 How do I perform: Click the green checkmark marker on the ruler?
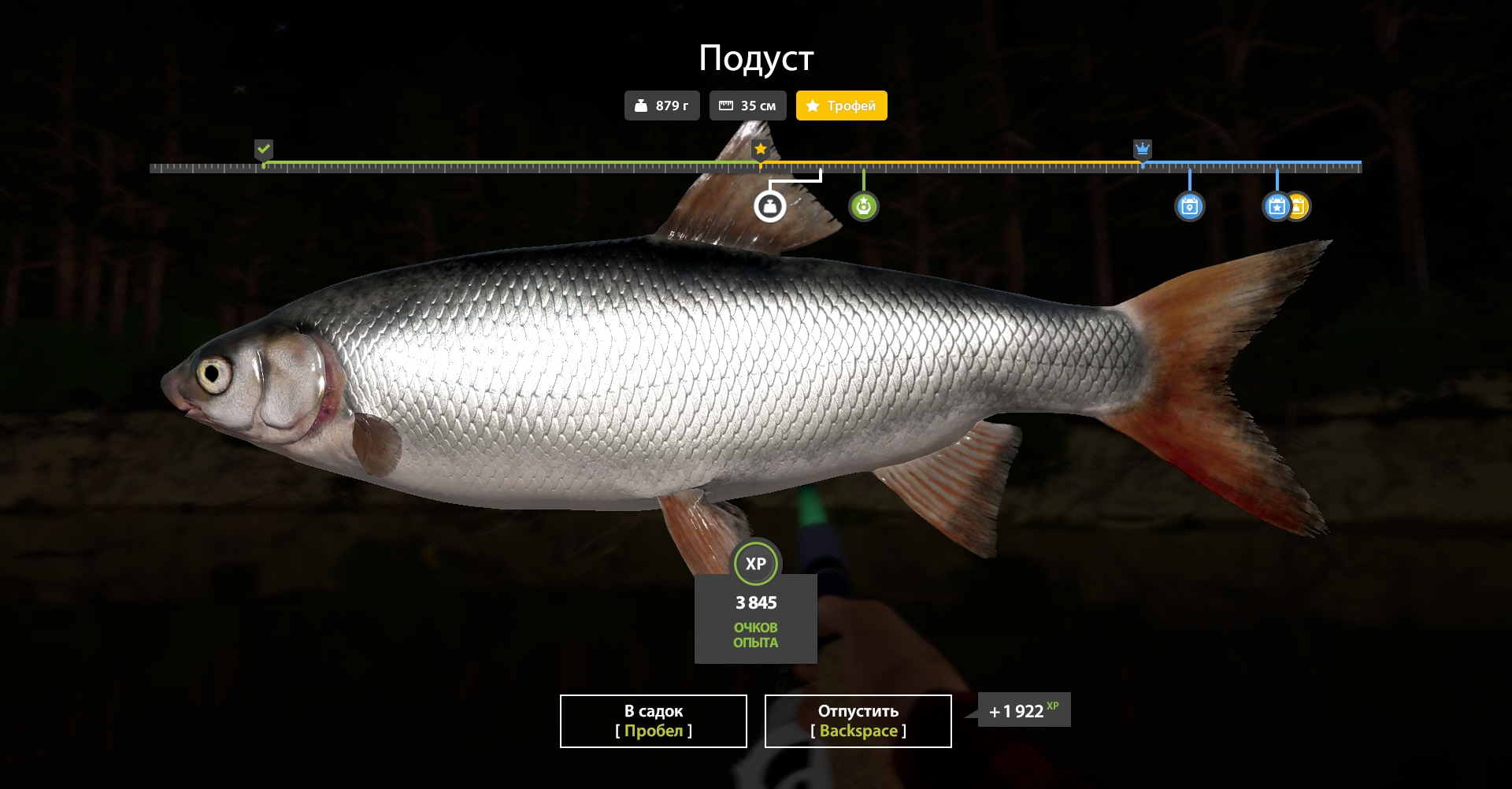(x=264, y=148)
